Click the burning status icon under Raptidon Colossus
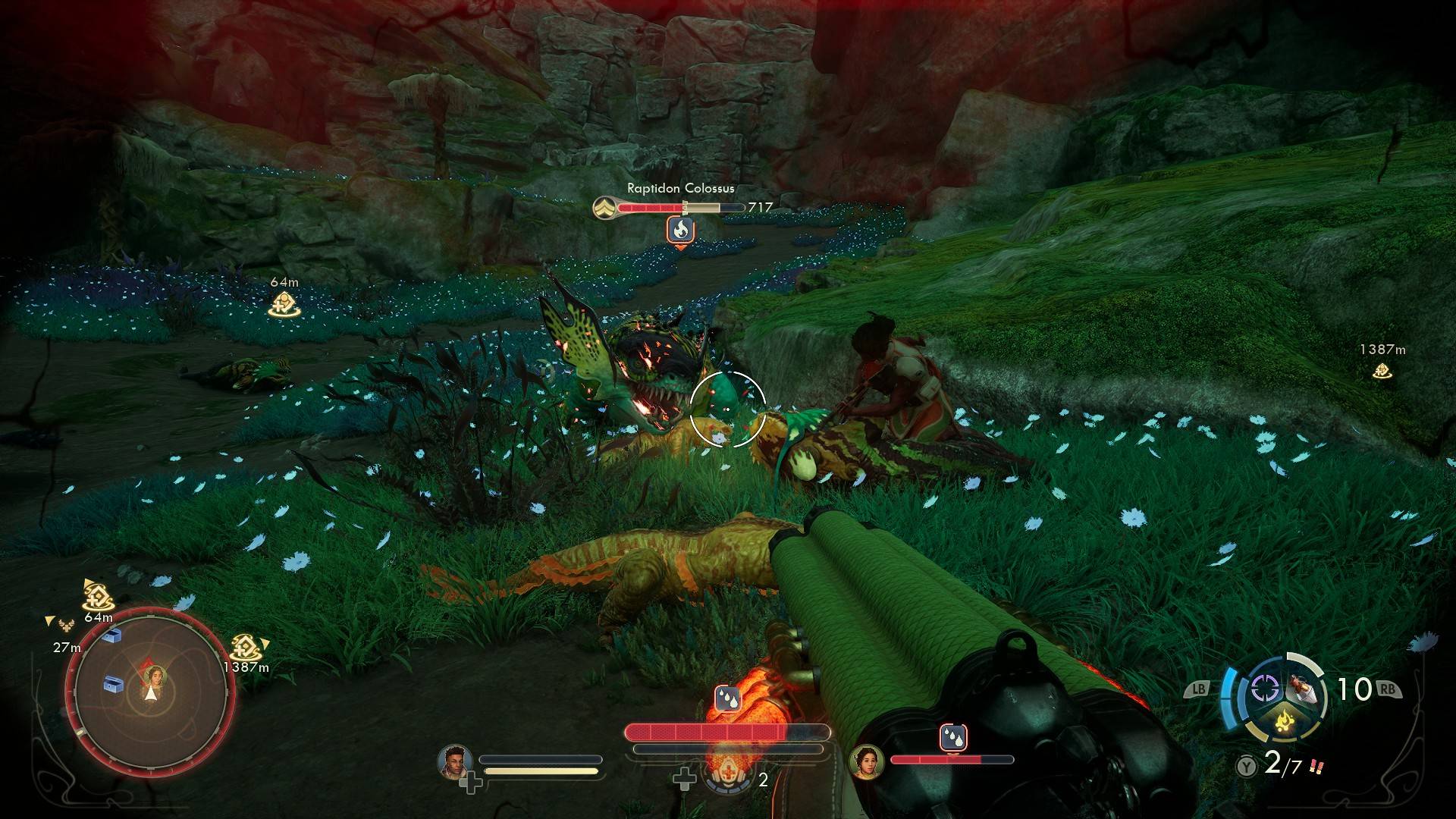 tap(681, 229)
